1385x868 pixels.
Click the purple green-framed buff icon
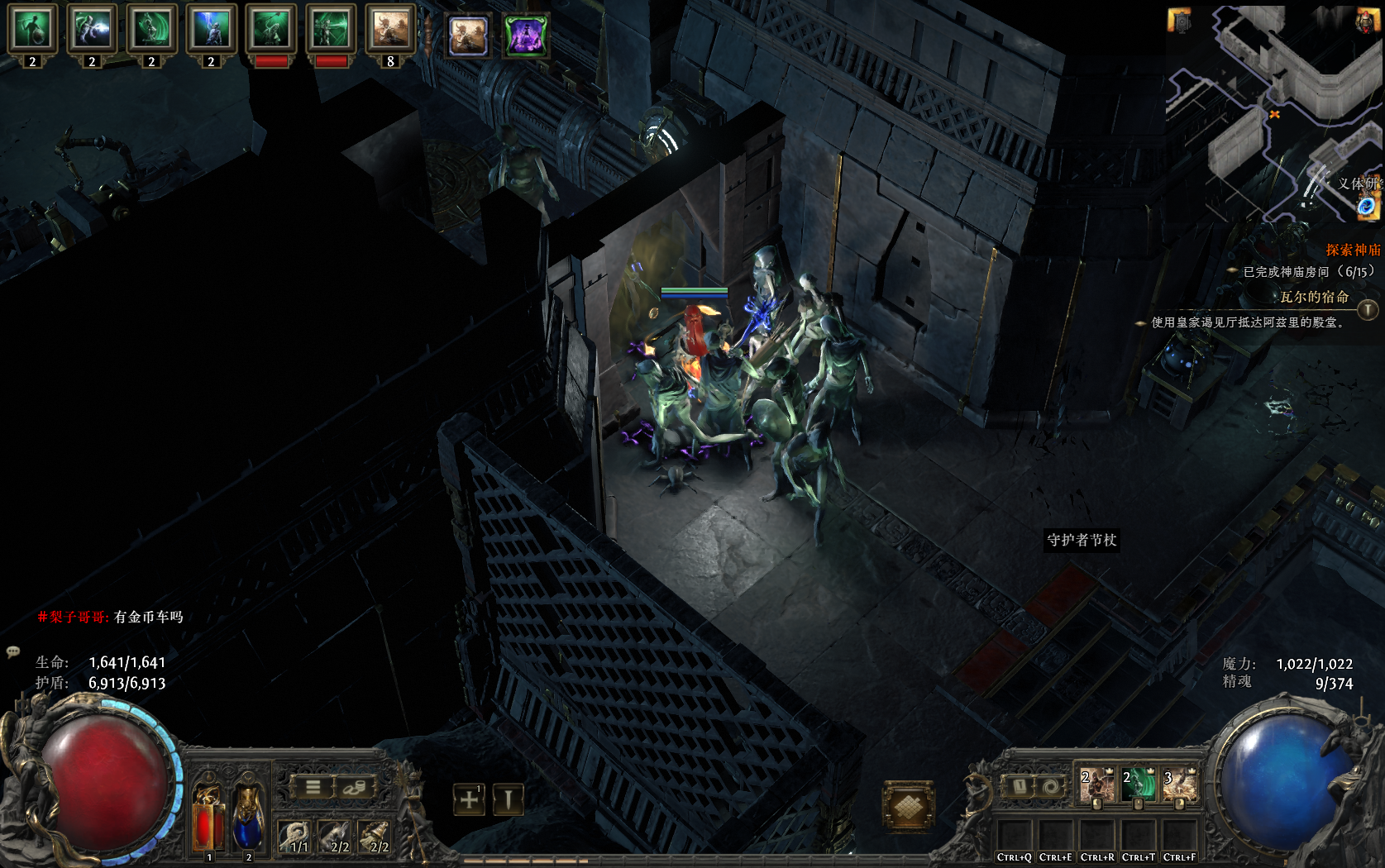tap(526, 36)
